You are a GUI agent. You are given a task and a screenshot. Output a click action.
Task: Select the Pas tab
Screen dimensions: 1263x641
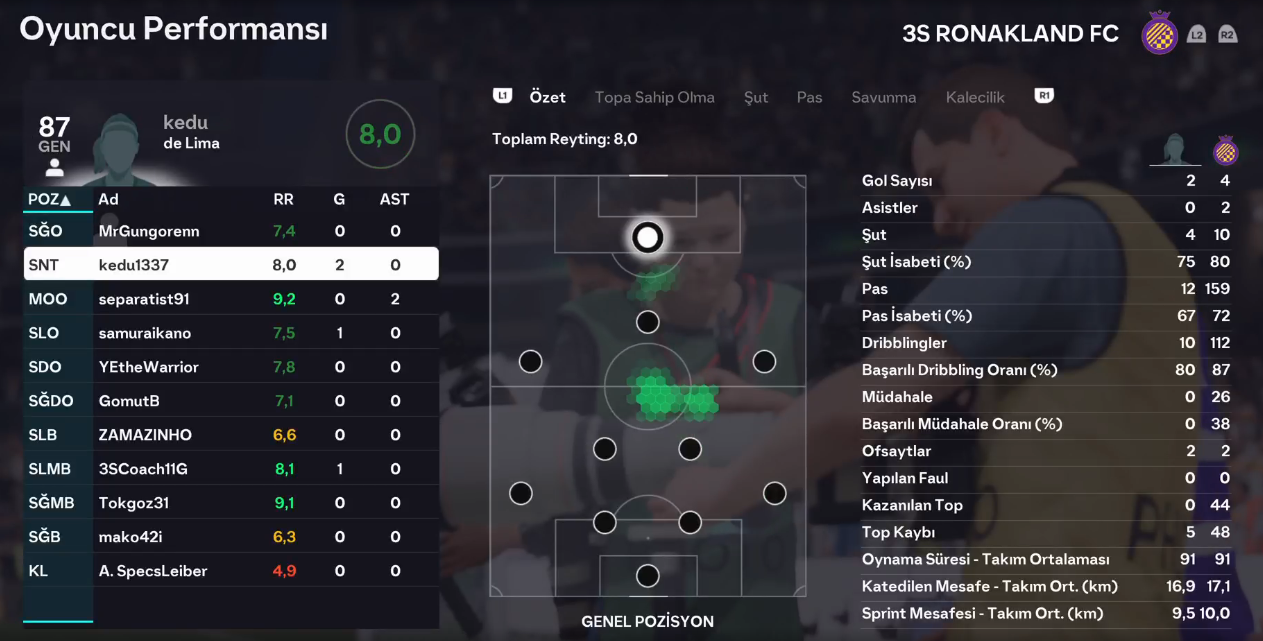[809, 97]
